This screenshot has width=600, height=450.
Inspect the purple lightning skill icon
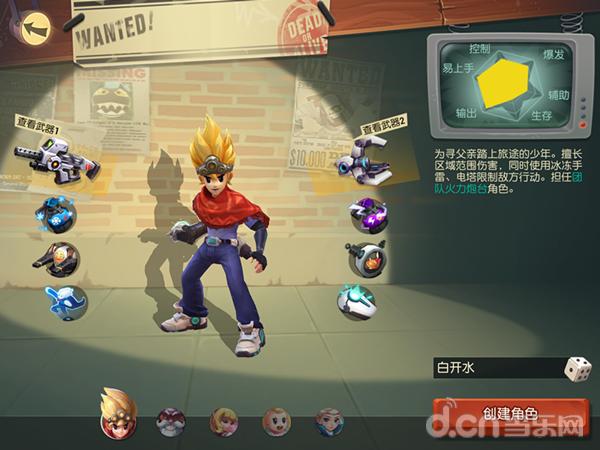click(x=367, y=215)
